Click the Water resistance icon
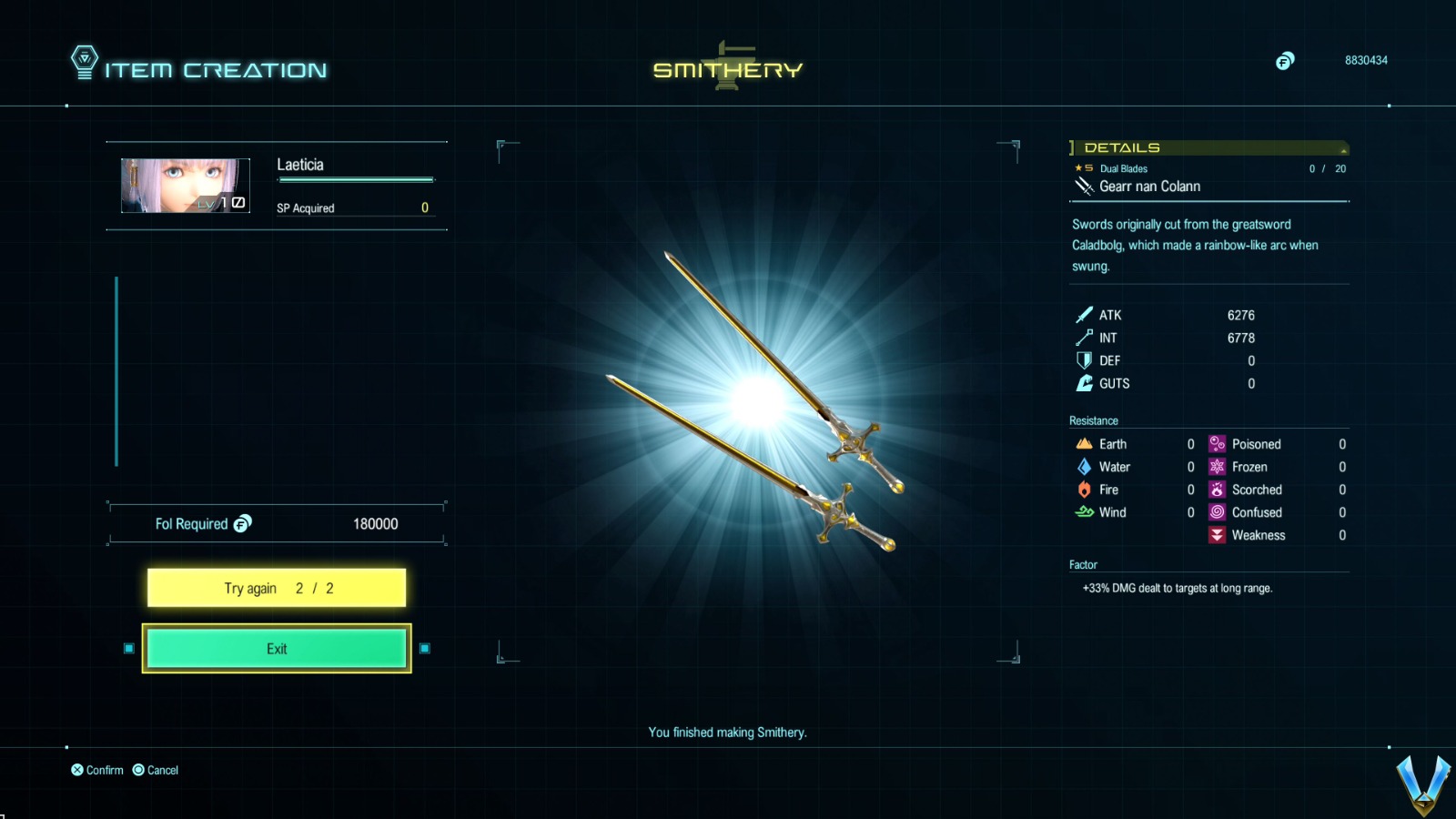The width and height of the screenshot is (1456, 819). coord(1085,467)
